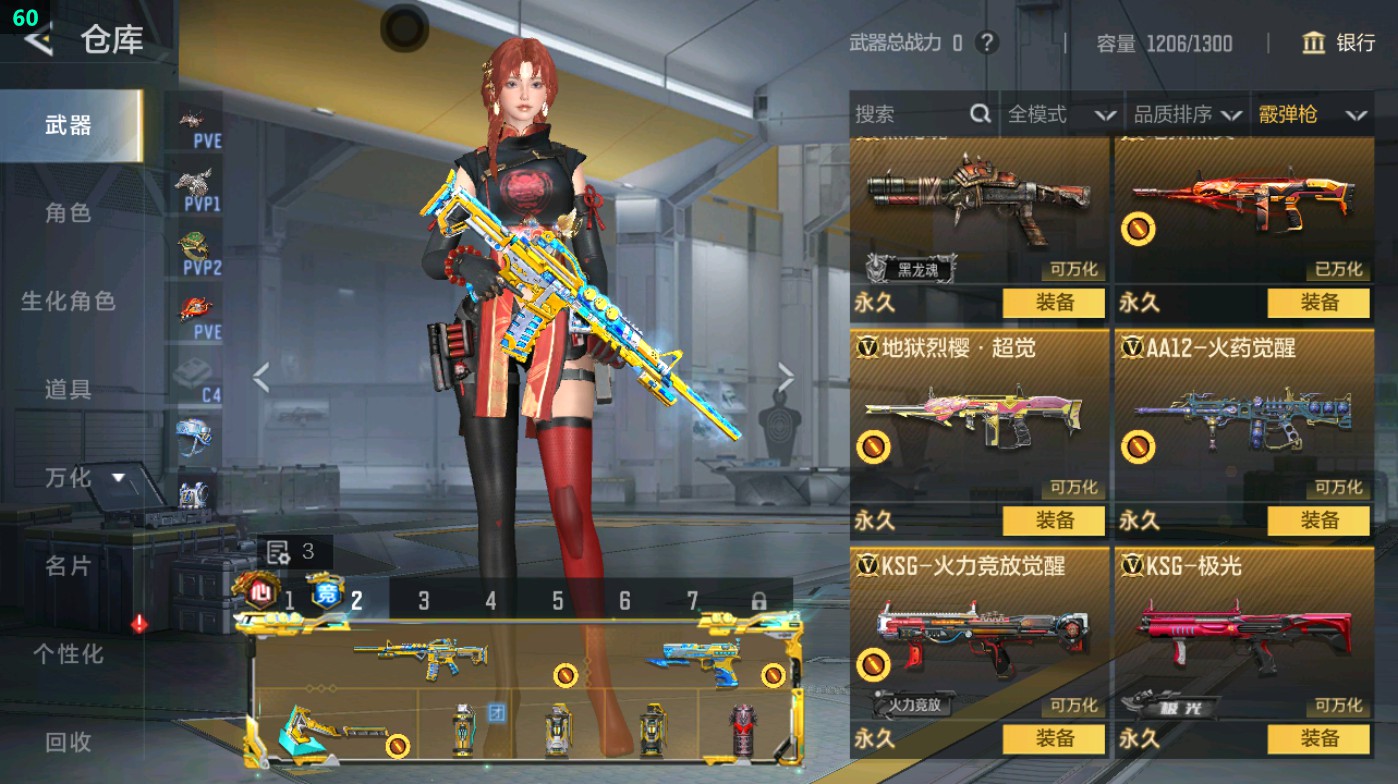This screenshot has height=784, width=1398.
Task: Expand the 霰弹枪 weapon category dropdown
Action: [x=1310, y=115]
